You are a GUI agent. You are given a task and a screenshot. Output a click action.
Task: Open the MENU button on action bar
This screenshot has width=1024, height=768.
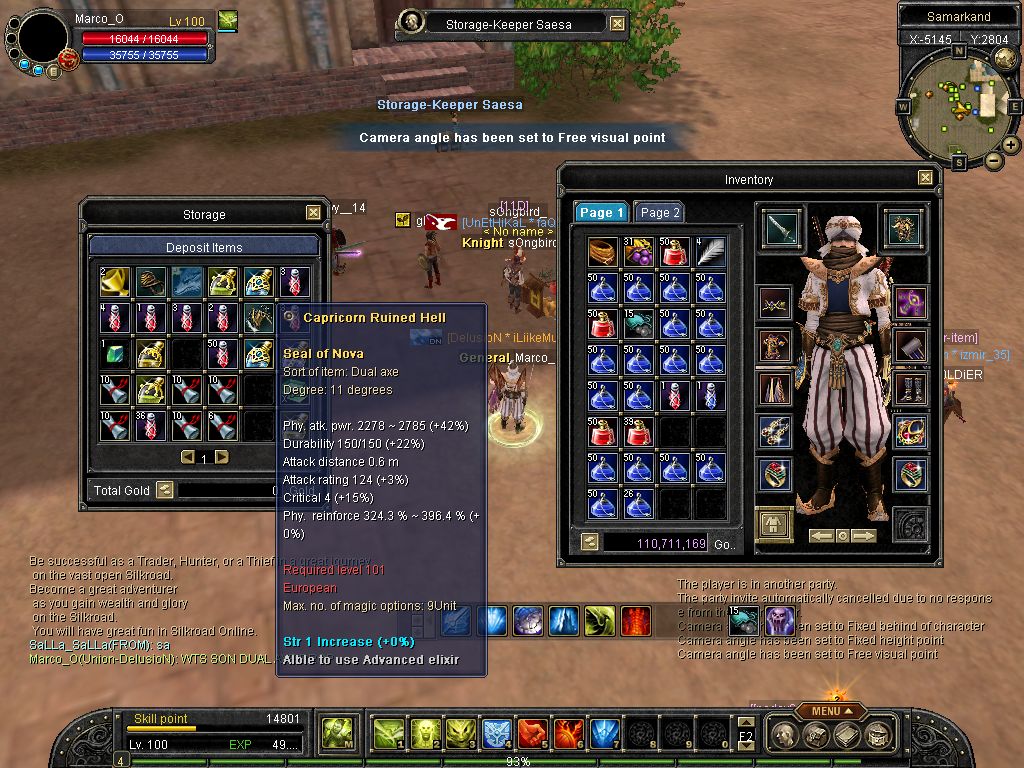[x=832, y=711]
